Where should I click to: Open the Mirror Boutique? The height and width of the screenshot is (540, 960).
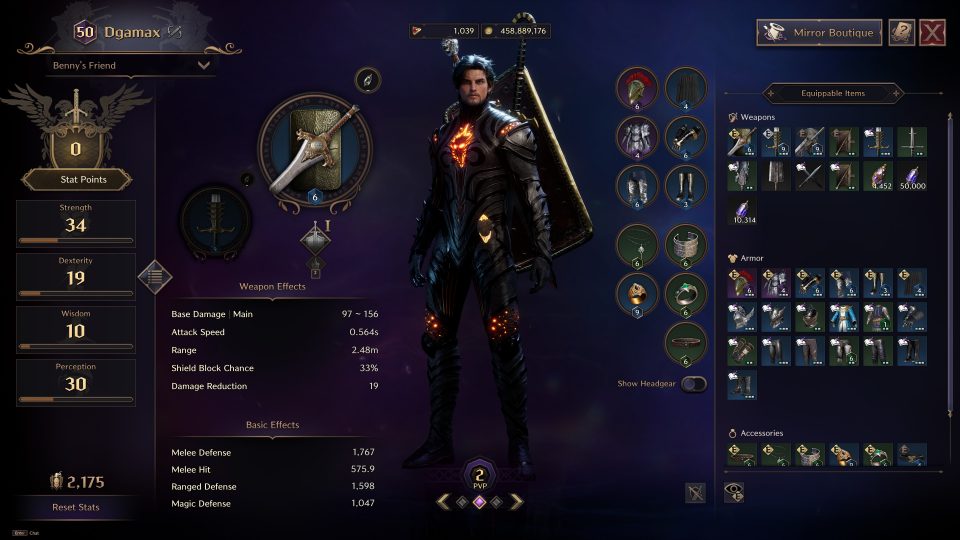[x=819, y=33]
